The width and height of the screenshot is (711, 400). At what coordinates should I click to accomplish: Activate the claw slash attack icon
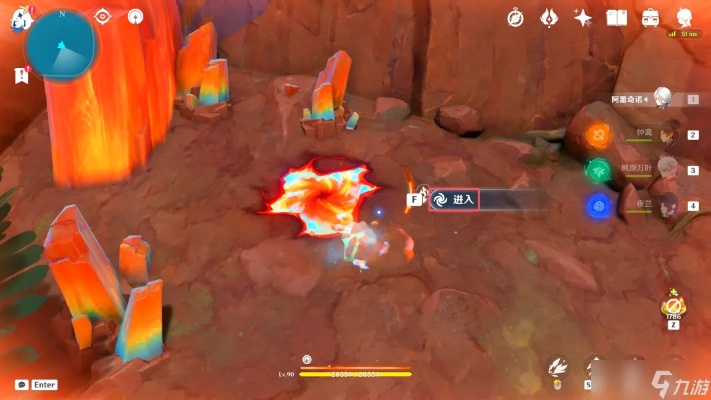(558, 370)
